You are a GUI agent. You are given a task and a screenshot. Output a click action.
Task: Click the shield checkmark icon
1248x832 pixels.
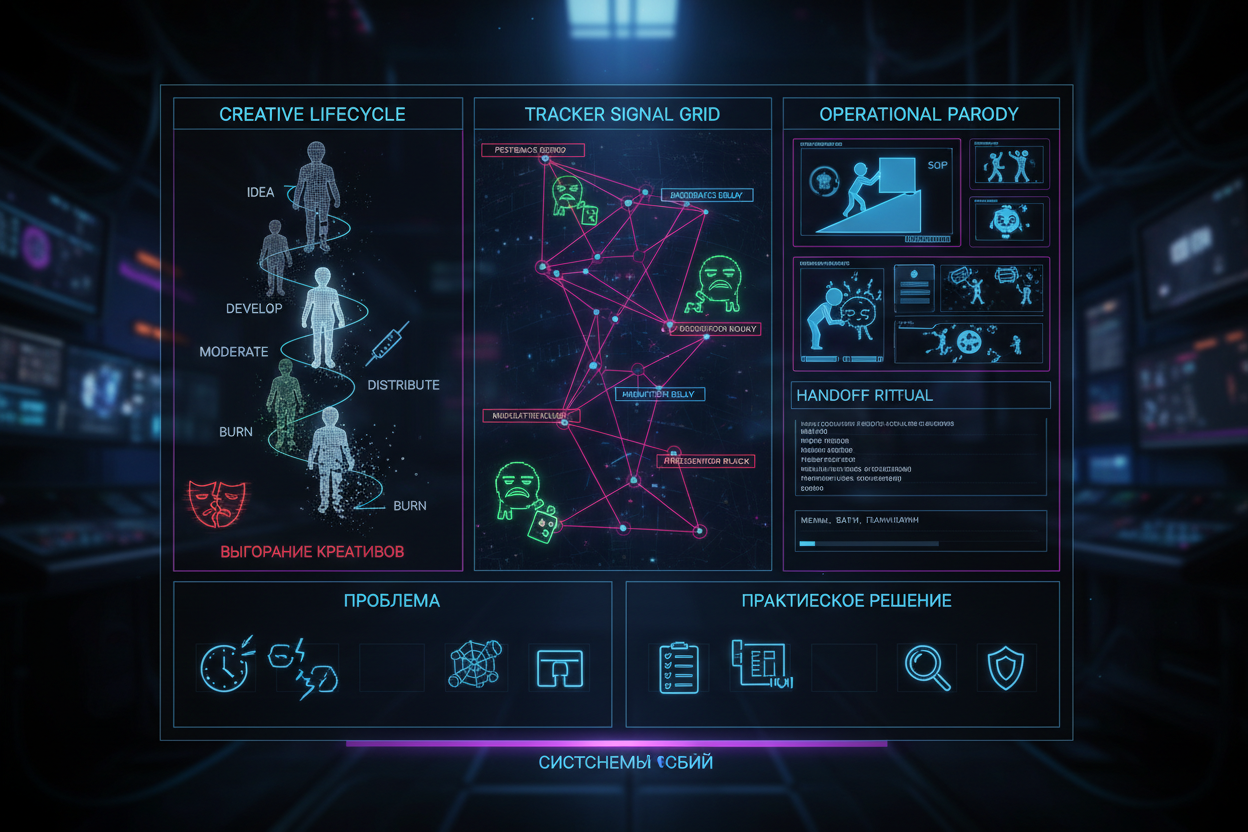click(1005, 667)
